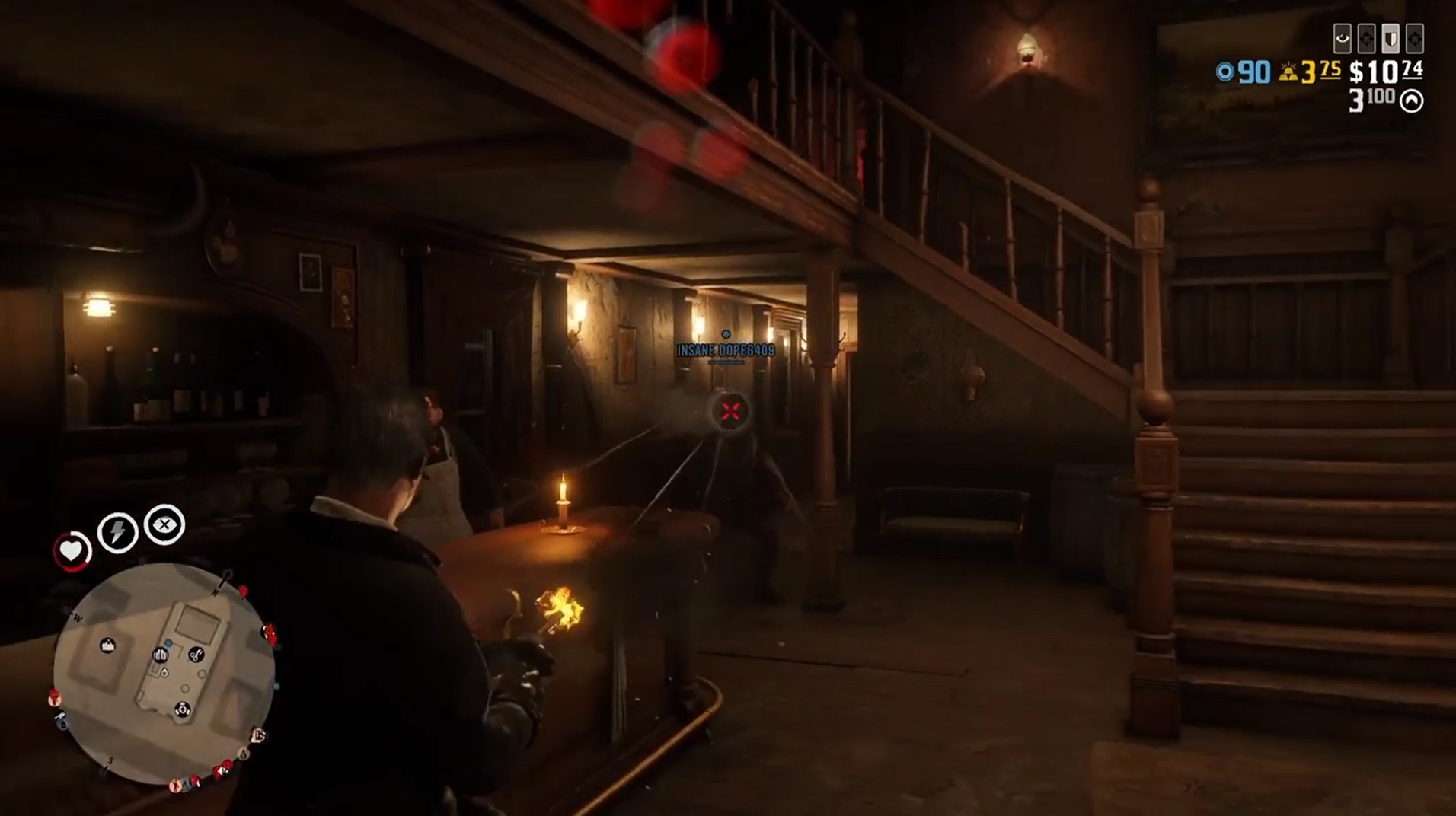The width and height of the screenshot is (1456, 816).
Task: Click the dead eye target marker on minimap
Action: click(x=182, y=709)
